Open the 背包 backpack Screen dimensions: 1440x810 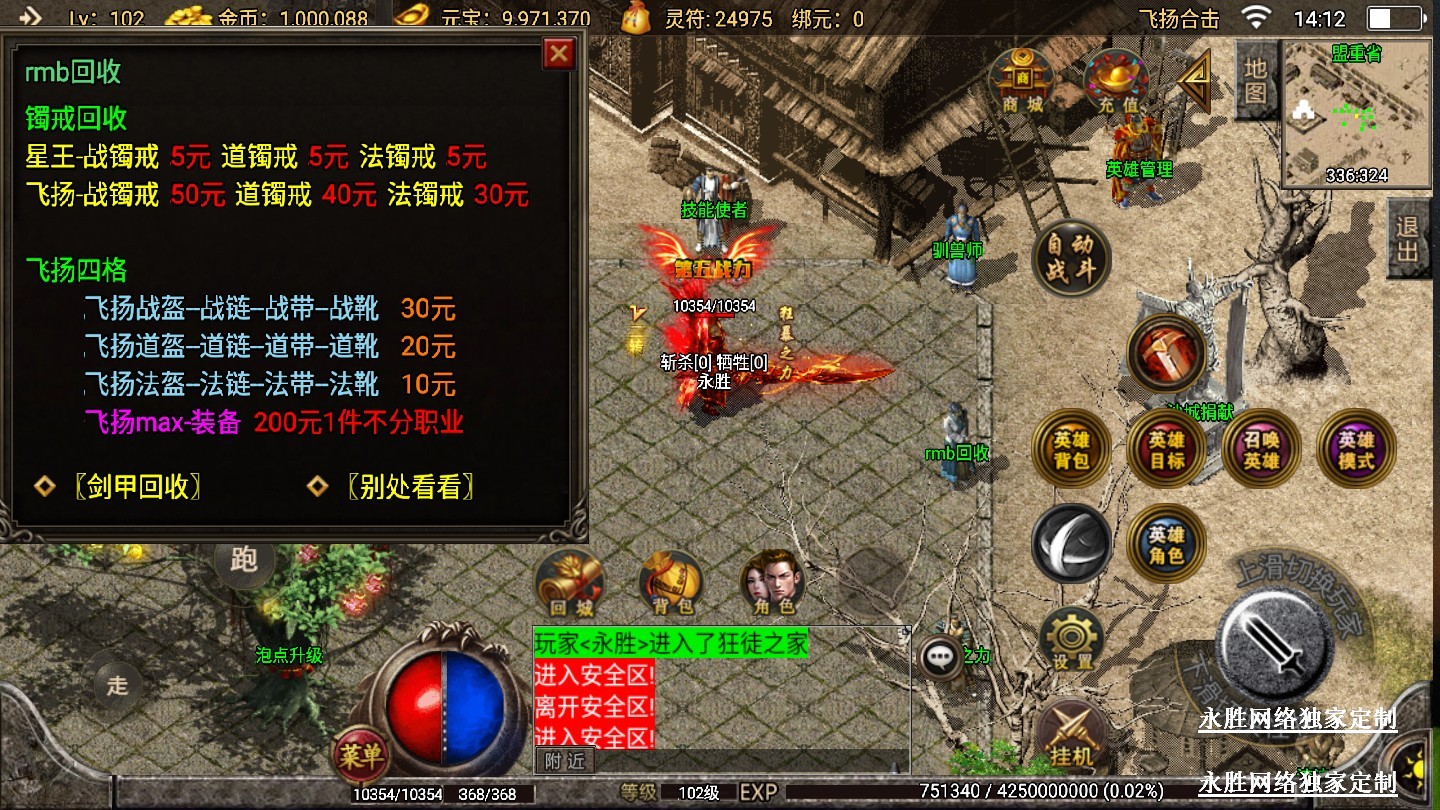pos(671,584)
